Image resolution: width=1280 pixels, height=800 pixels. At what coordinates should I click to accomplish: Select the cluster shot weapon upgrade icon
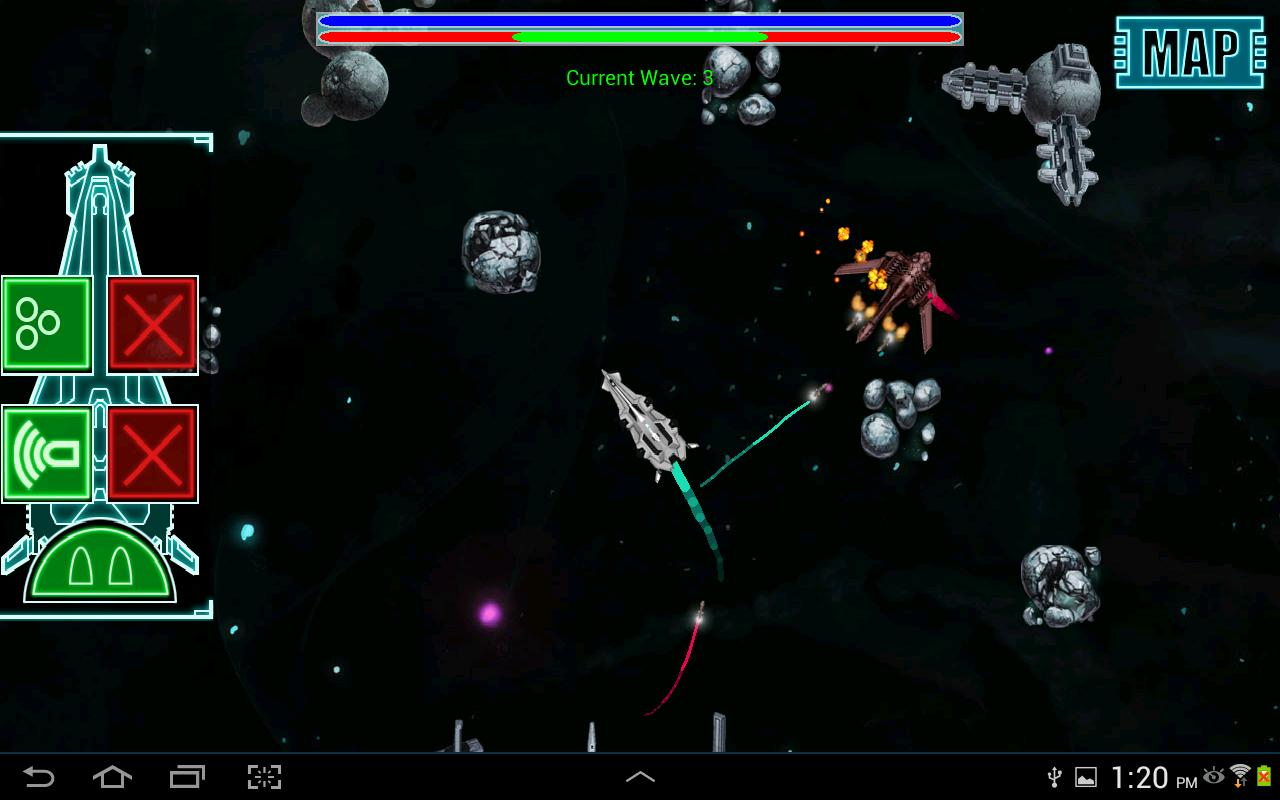pos(46,324)
